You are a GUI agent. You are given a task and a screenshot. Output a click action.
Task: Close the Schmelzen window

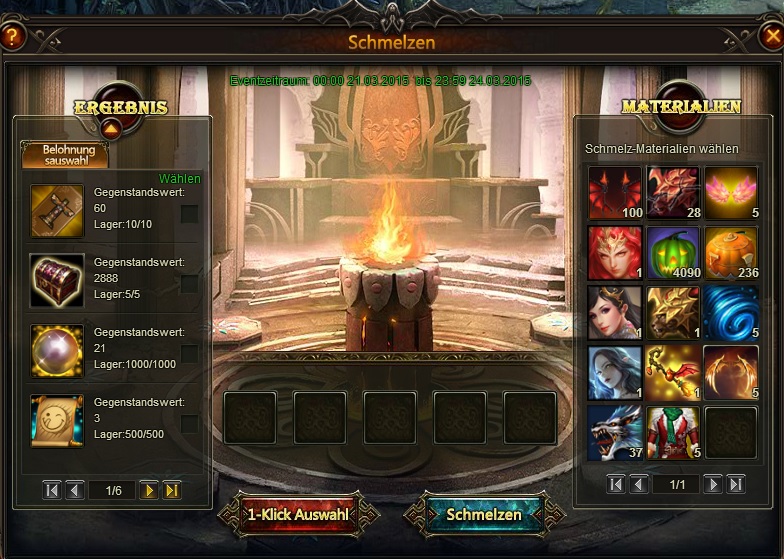[x=770, y=38]
